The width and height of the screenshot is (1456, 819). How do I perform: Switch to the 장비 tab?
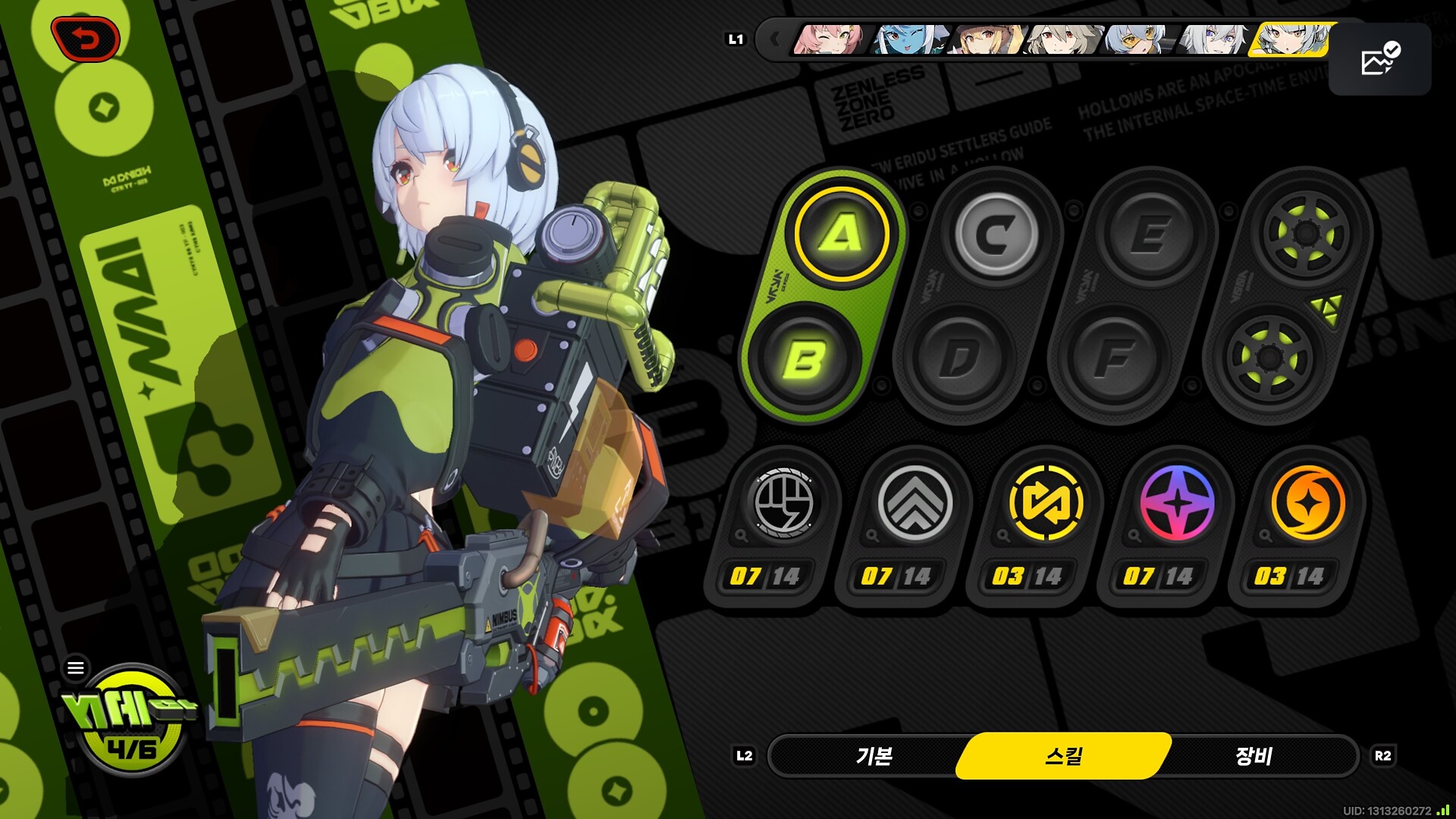(1254, 756)
